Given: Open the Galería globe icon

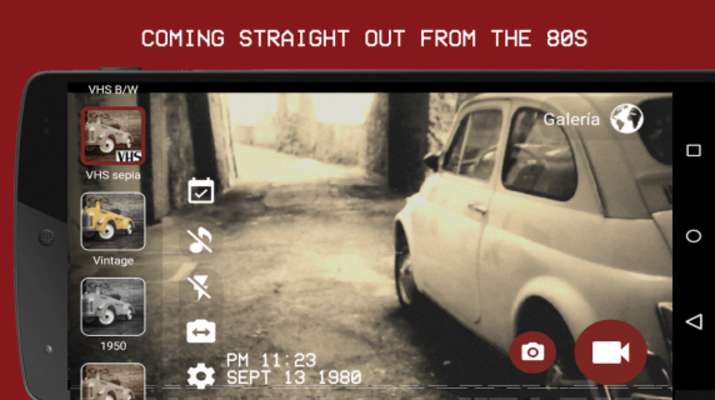Looking at the screenshot, I should [x=627, y=119].
